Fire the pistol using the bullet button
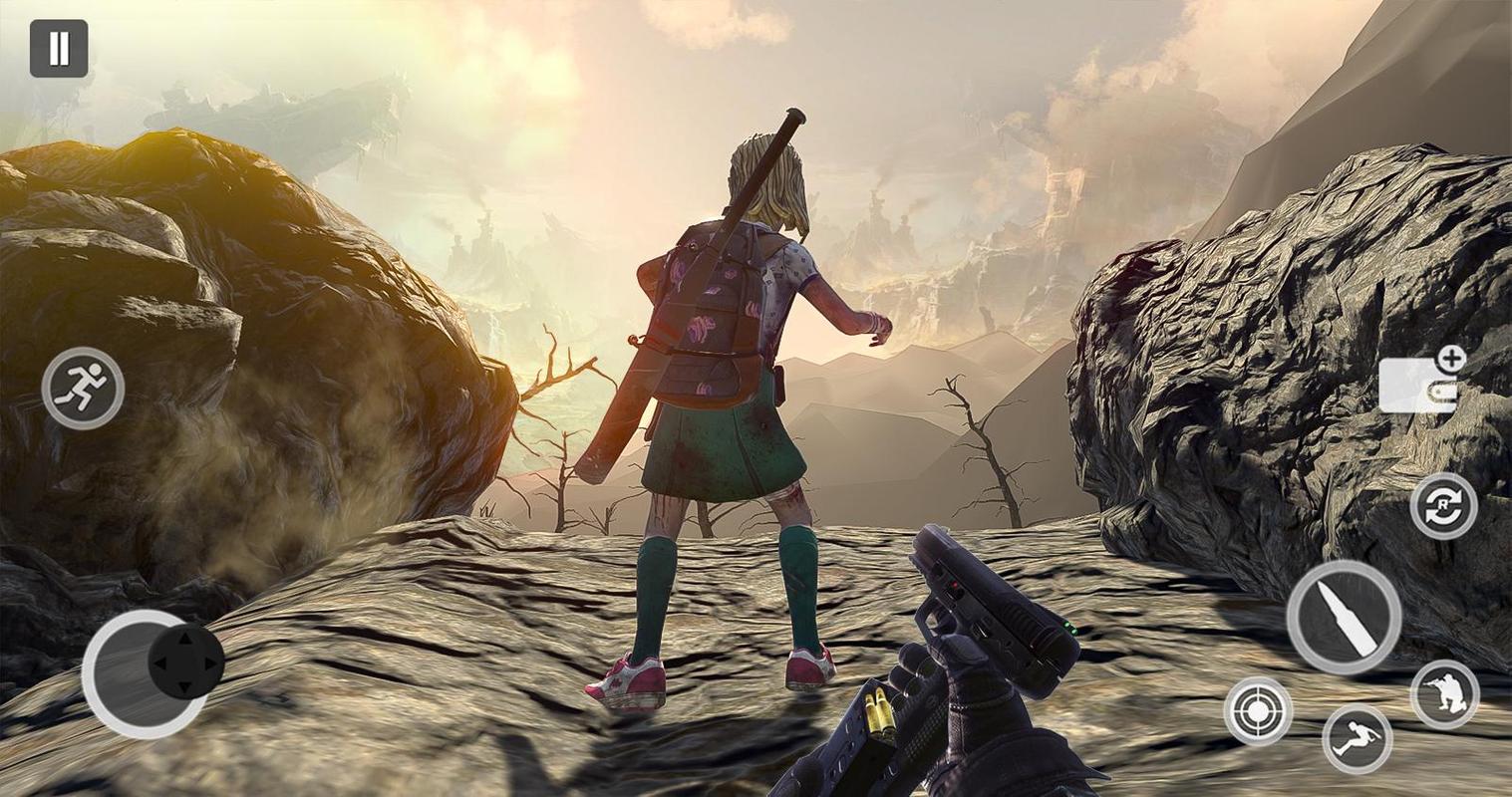 click(1343, 617)
